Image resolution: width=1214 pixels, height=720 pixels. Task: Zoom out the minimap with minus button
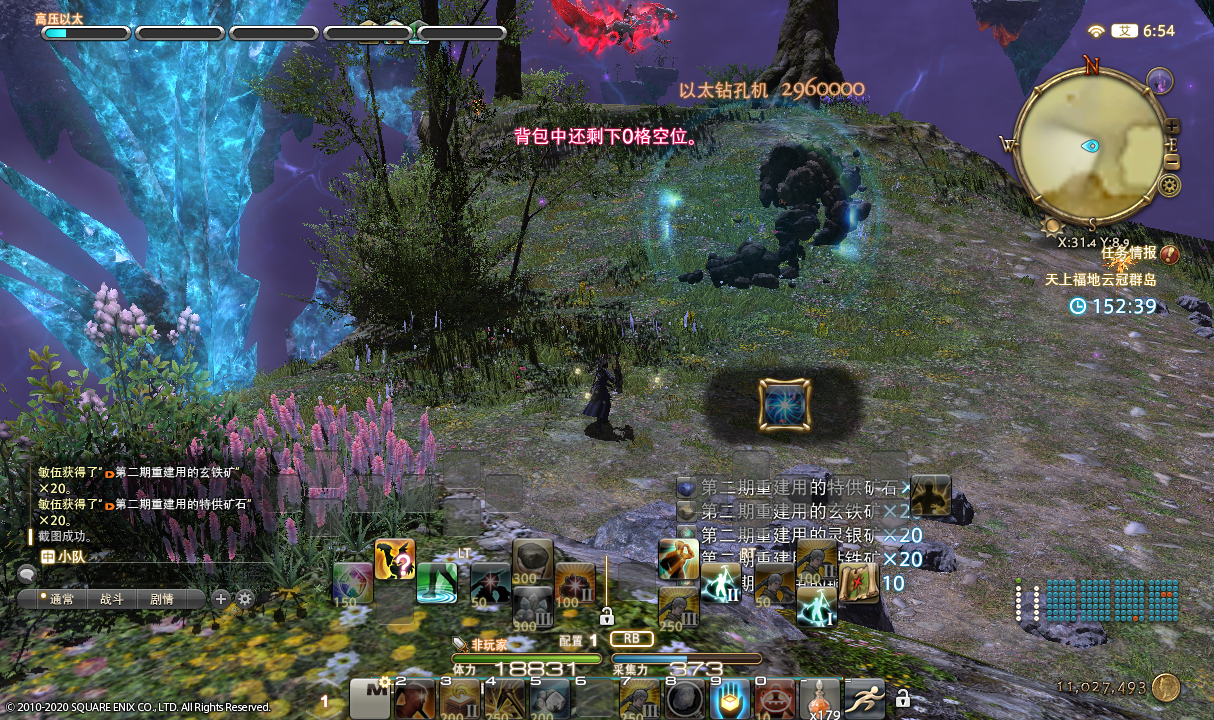point(1173,161)
